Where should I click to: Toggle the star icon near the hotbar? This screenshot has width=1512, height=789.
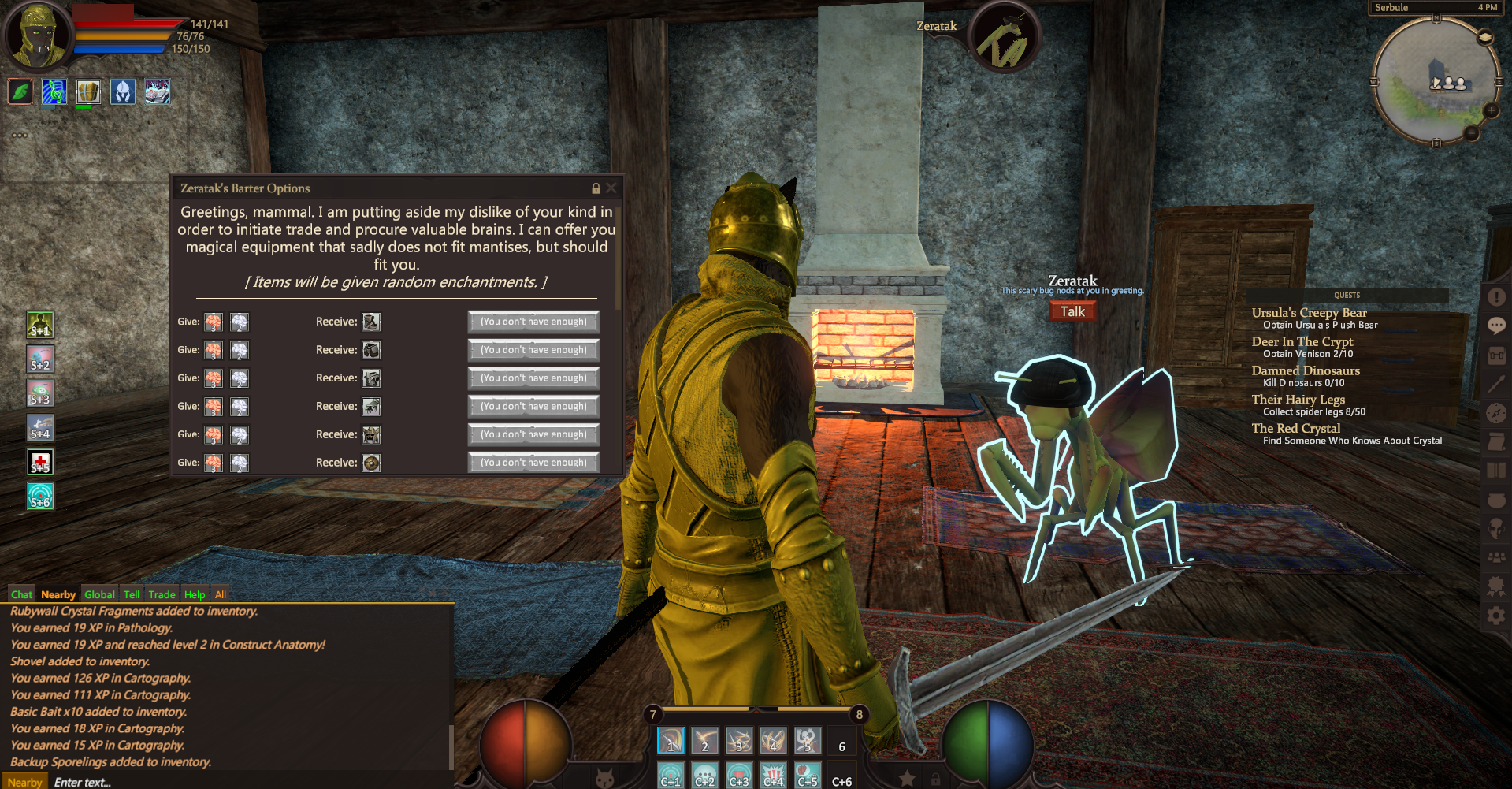906,779
